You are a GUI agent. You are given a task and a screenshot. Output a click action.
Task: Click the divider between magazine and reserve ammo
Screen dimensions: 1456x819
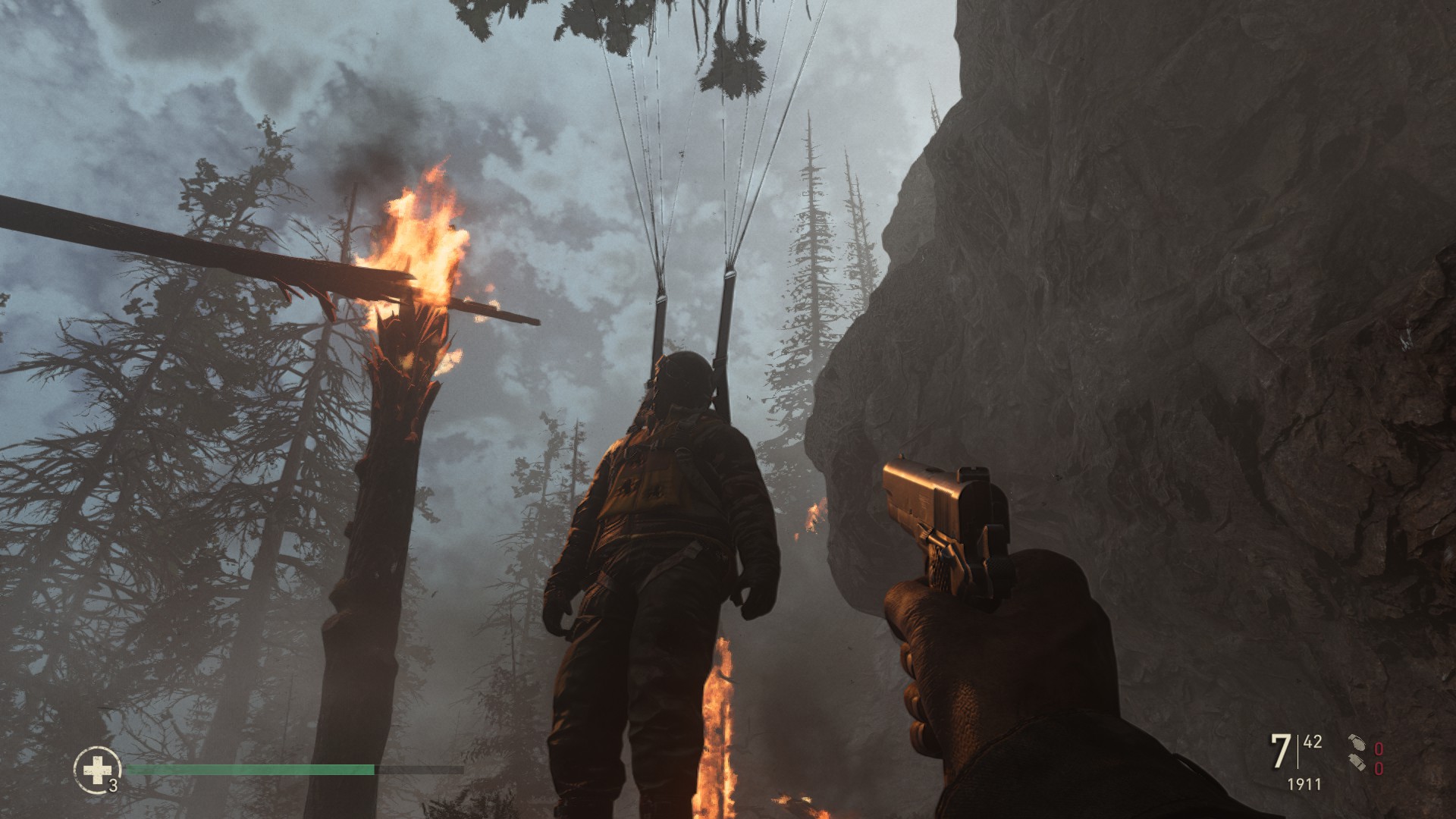pyautogui.click(x=1298, y=751)
